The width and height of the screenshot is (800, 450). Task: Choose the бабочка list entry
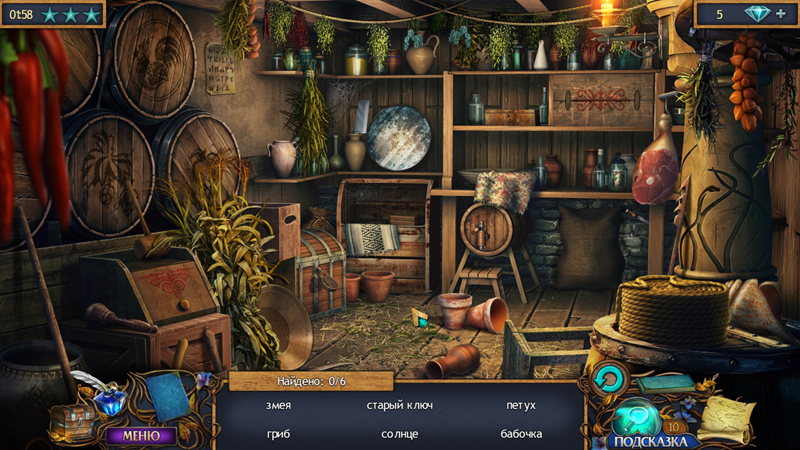521,434
